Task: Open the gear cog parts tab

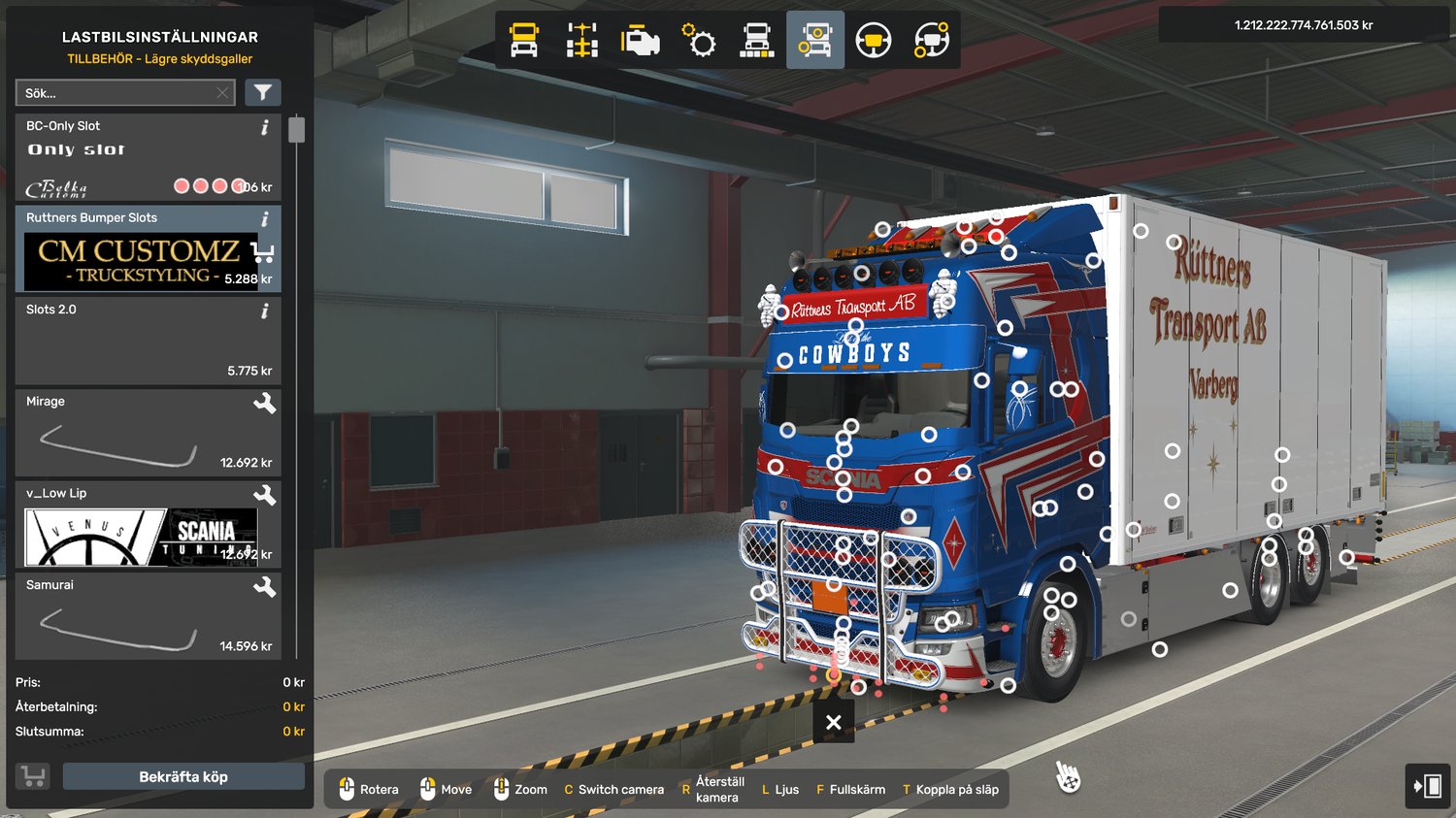Action: click(699, 41)
